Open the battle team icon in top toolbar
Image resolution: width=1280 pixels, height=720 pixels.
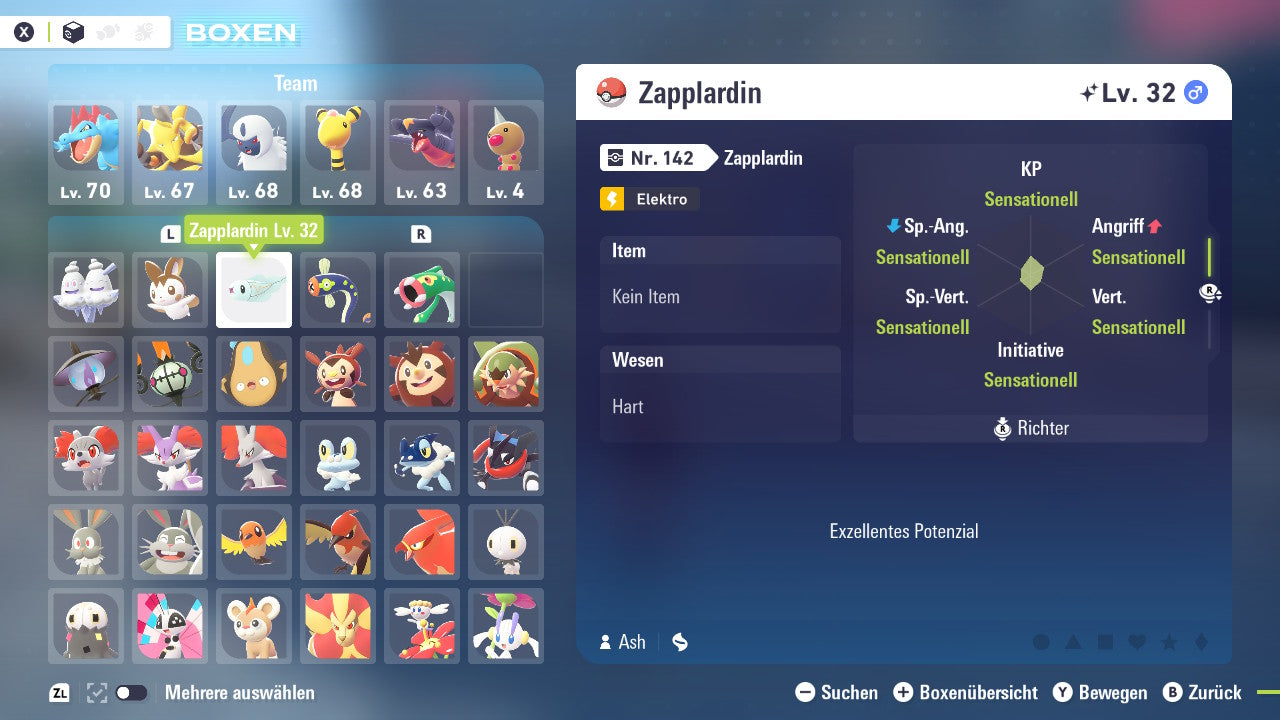144,31
